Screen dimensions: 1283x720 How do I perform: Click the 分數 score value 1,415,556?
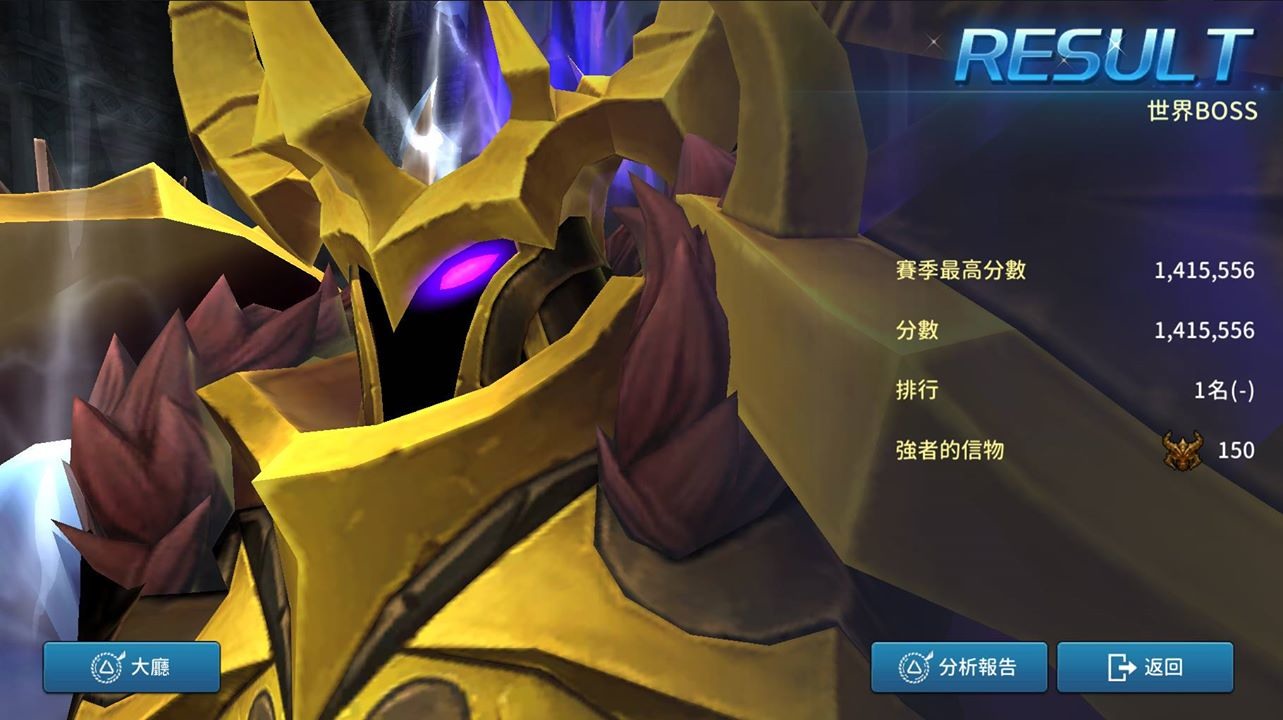1206,330
